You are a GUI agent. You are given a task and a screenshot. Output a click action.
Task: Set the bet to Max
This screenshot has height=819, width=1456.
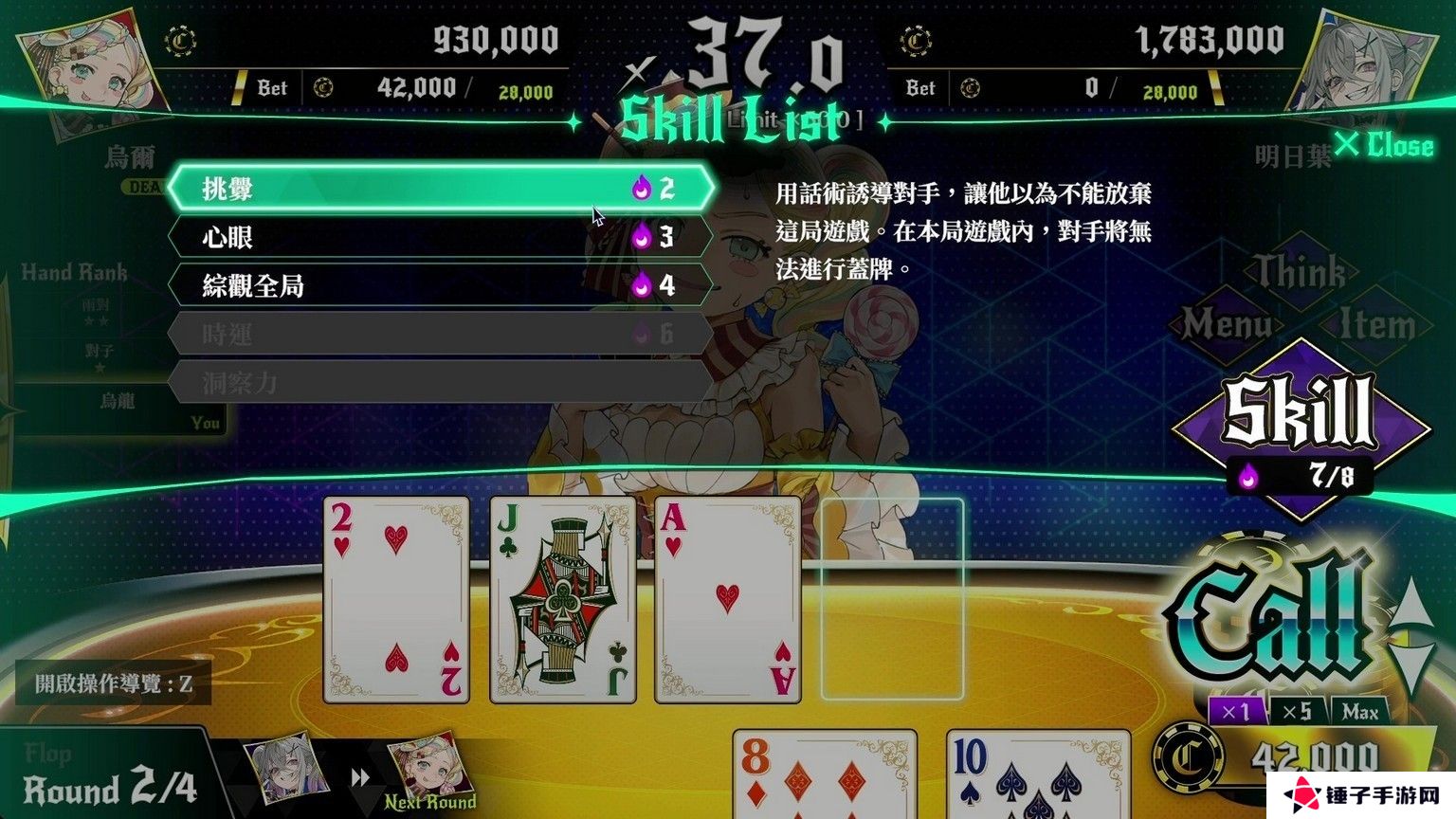coord(1359,711)
